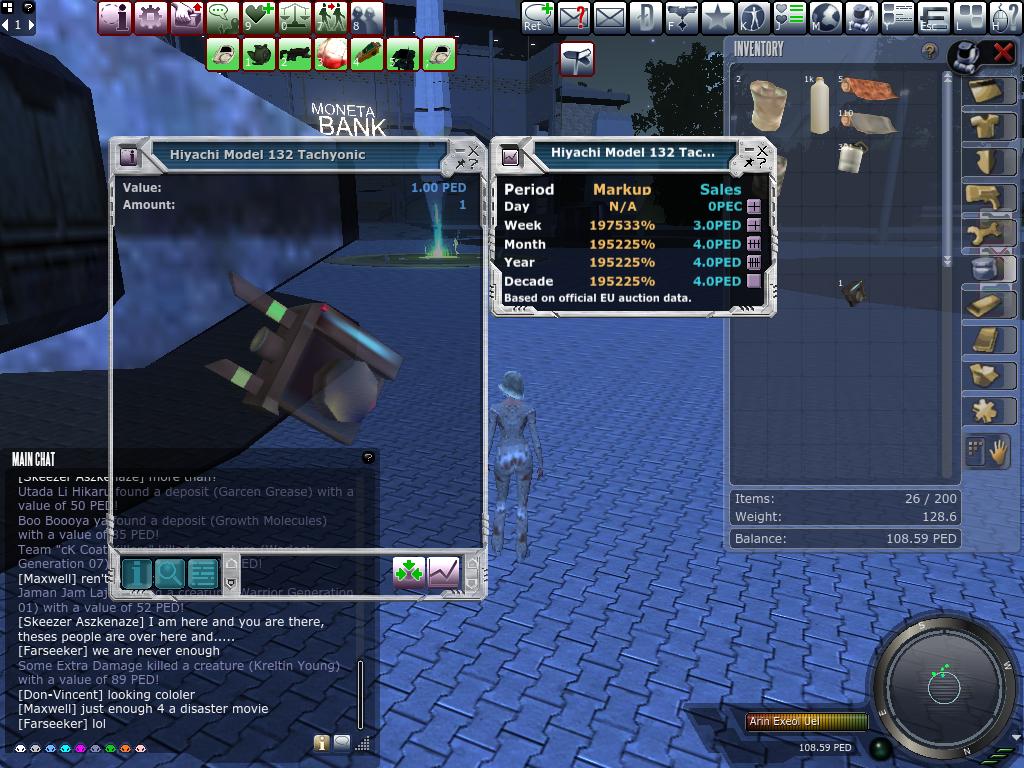Switch to the gold bar materials tab

coord(987,304)
